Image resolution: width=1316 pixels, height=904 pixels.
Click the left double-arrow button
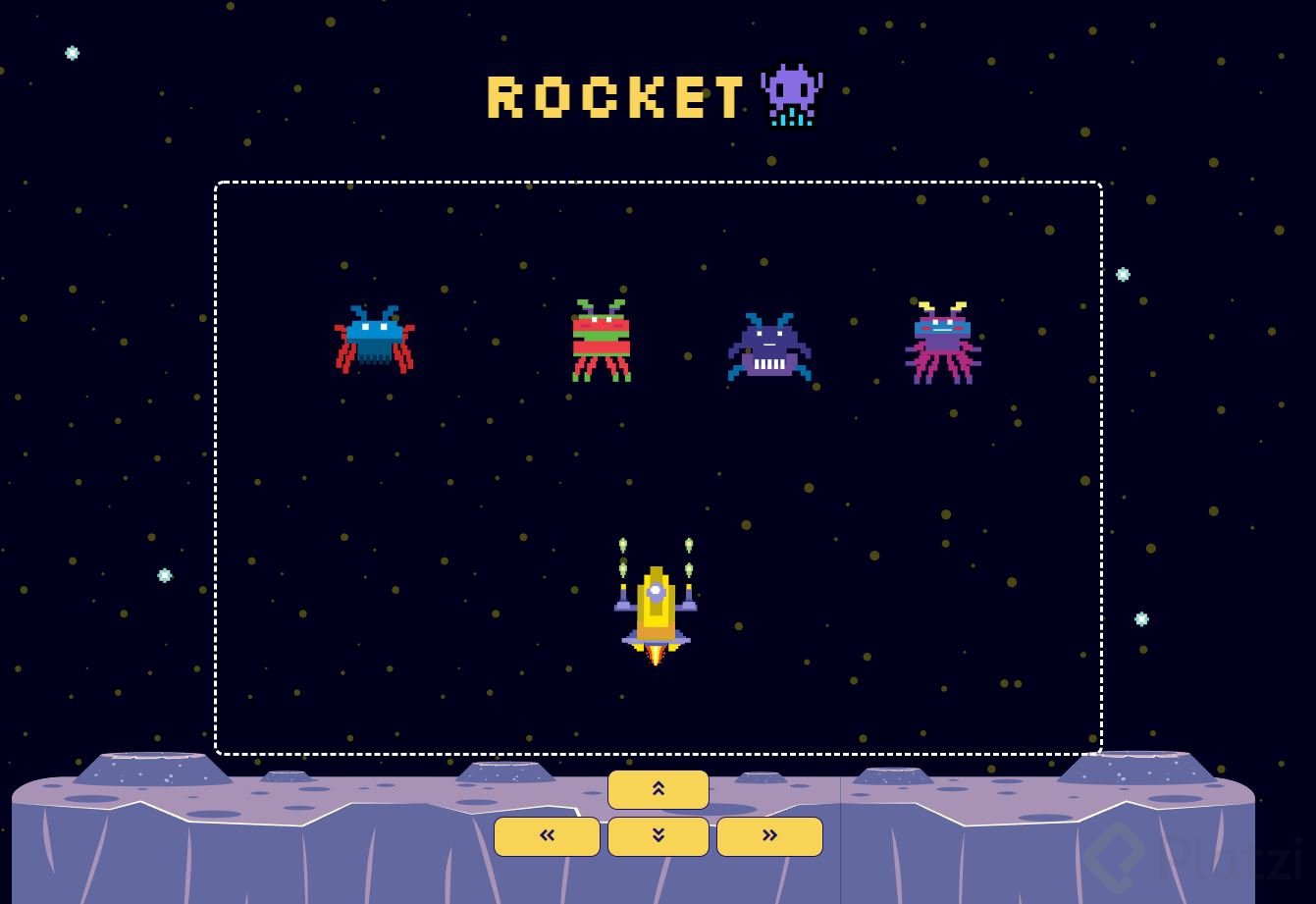[x=547, y=836]
